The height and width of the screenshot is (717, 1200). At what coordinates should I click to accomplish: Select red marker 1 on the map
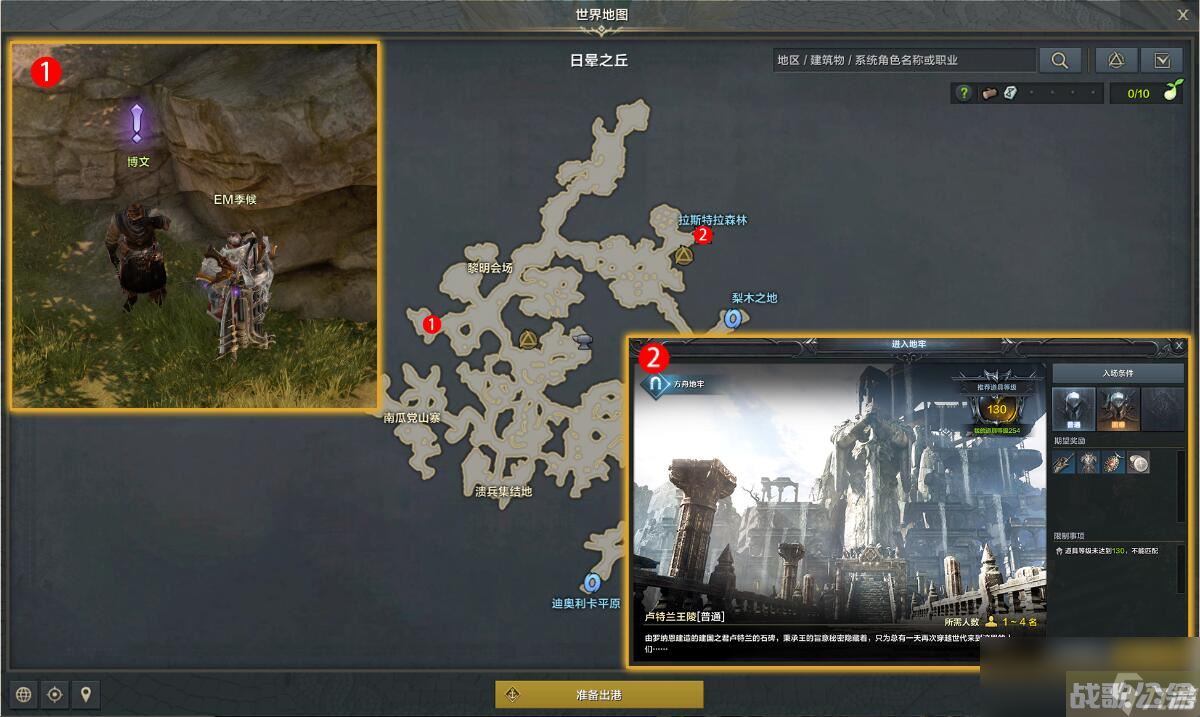point(432,323)
